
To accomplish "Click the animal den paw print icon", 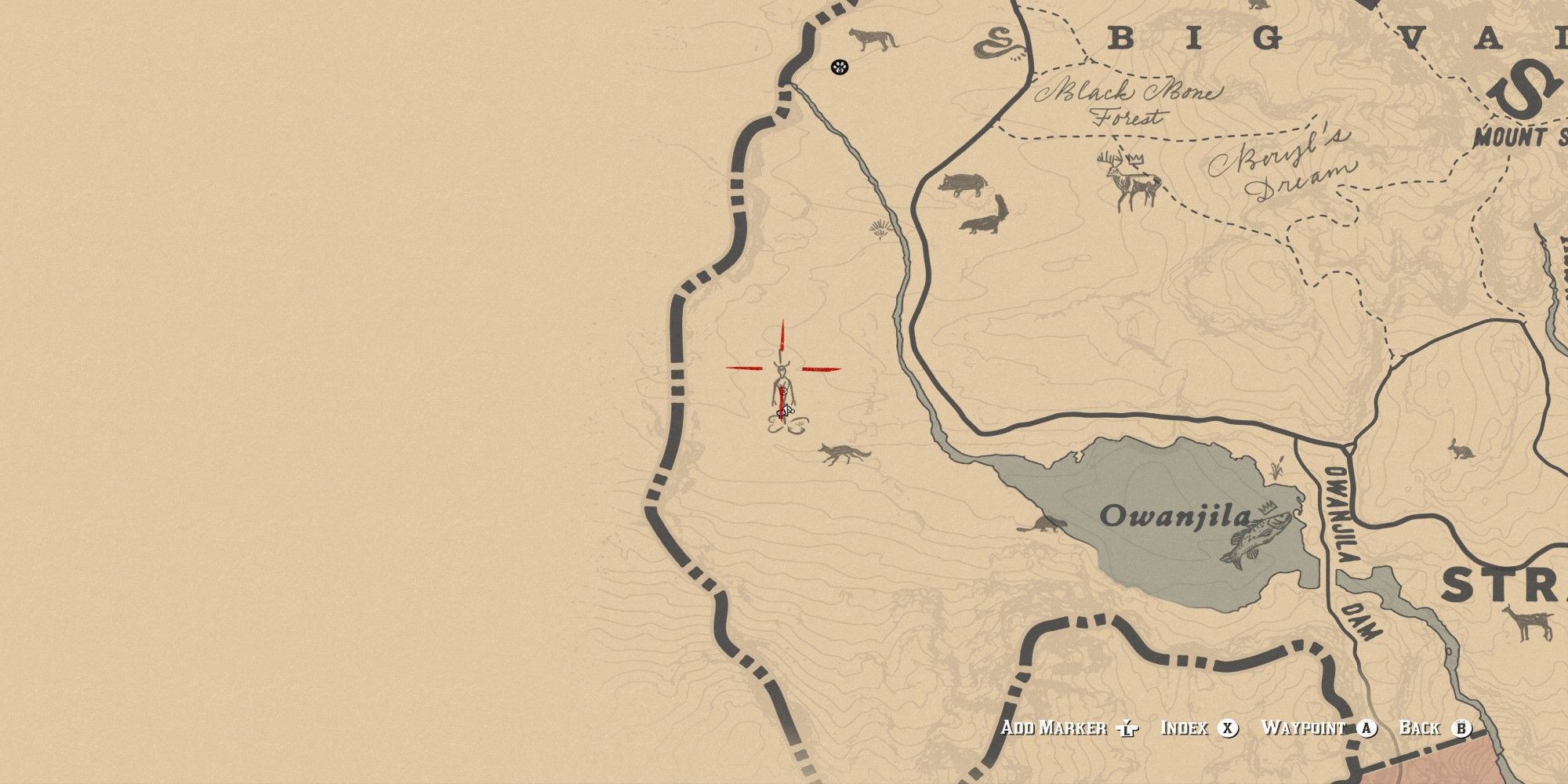I will click(838, 69).
